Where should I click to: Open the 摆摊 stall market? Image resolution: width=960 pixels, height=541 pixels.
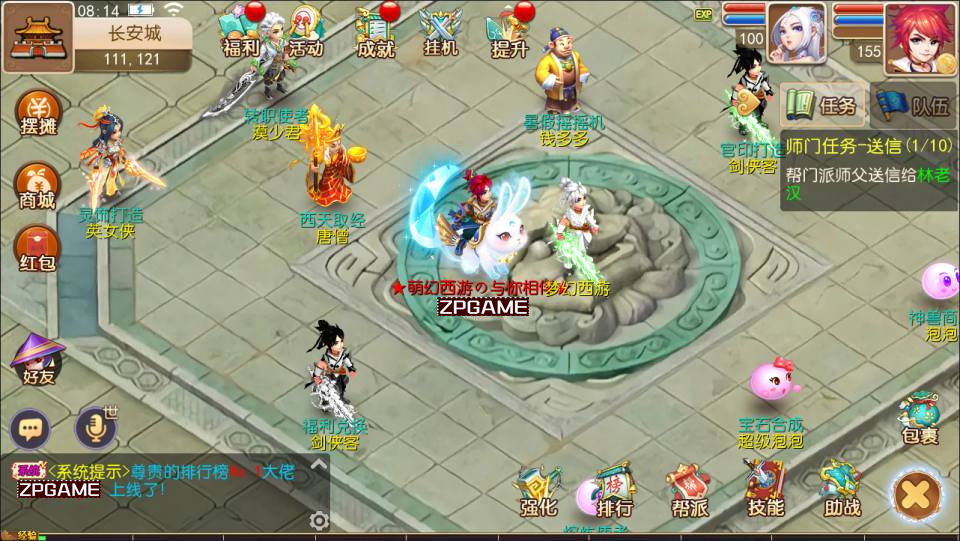pos(39,113)
